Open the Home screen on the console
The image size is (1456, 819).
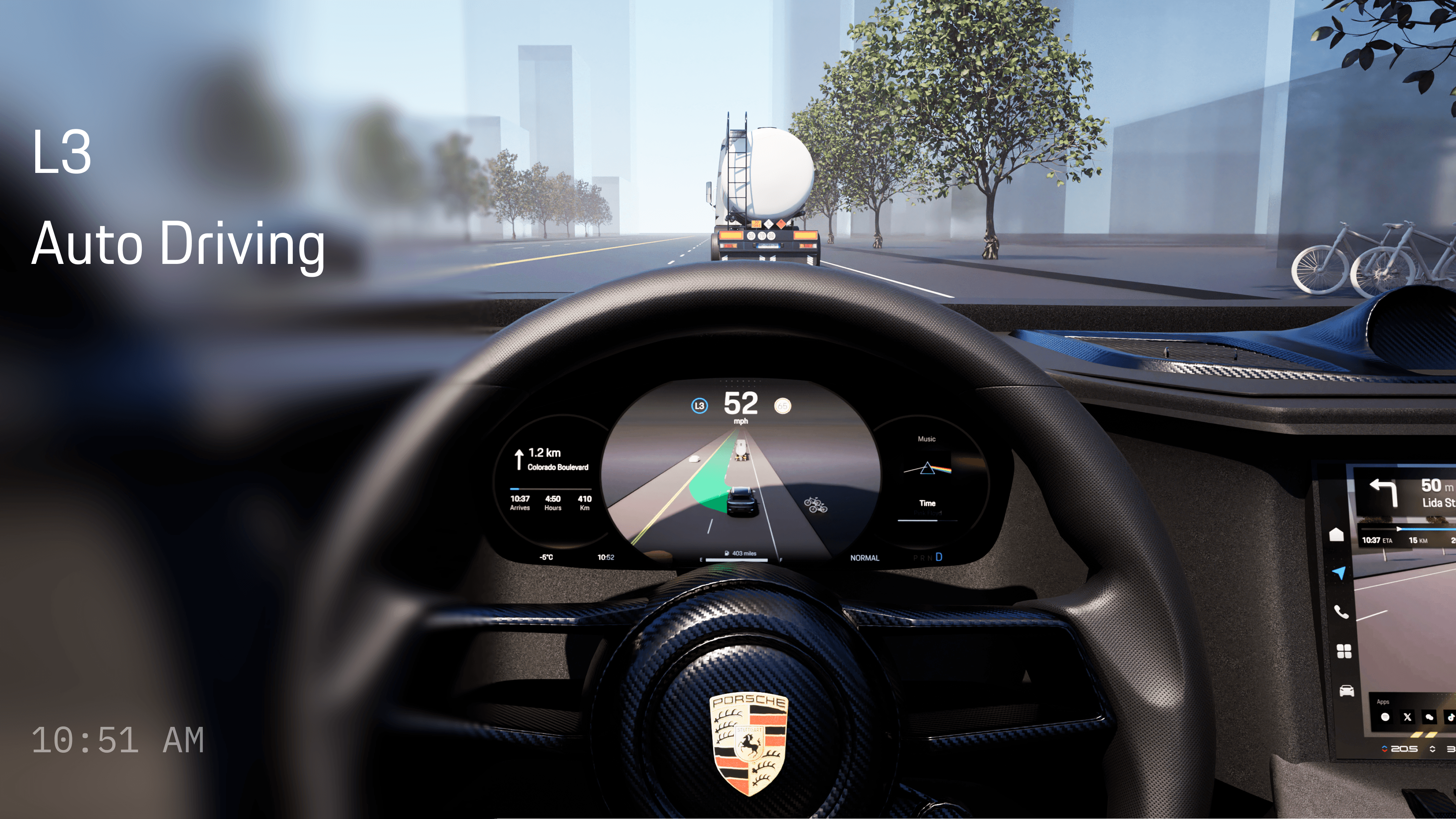tap(1336, 534)
